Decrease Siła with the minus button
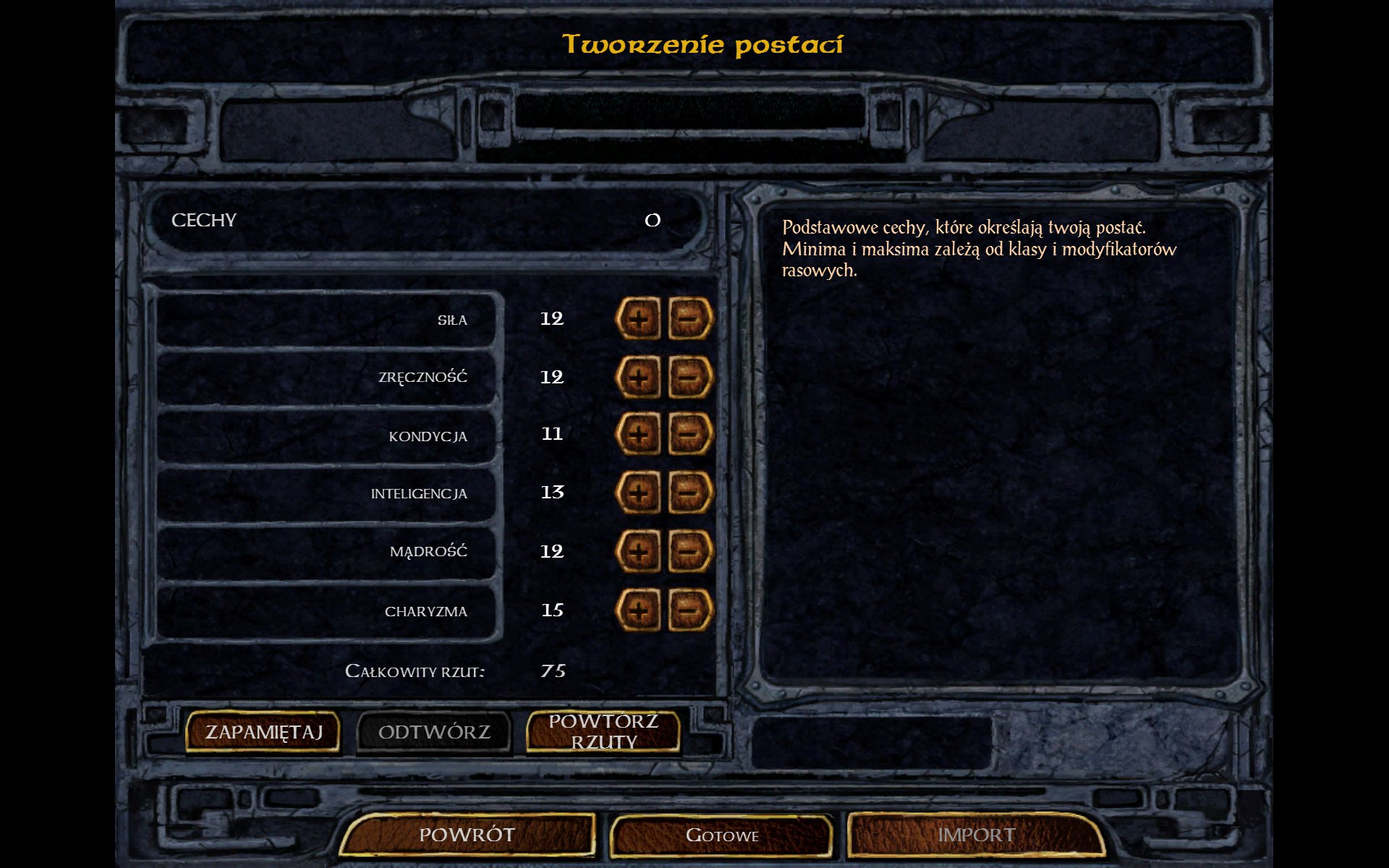Viewport: 1389px width, 868px height. click(689, 319)
